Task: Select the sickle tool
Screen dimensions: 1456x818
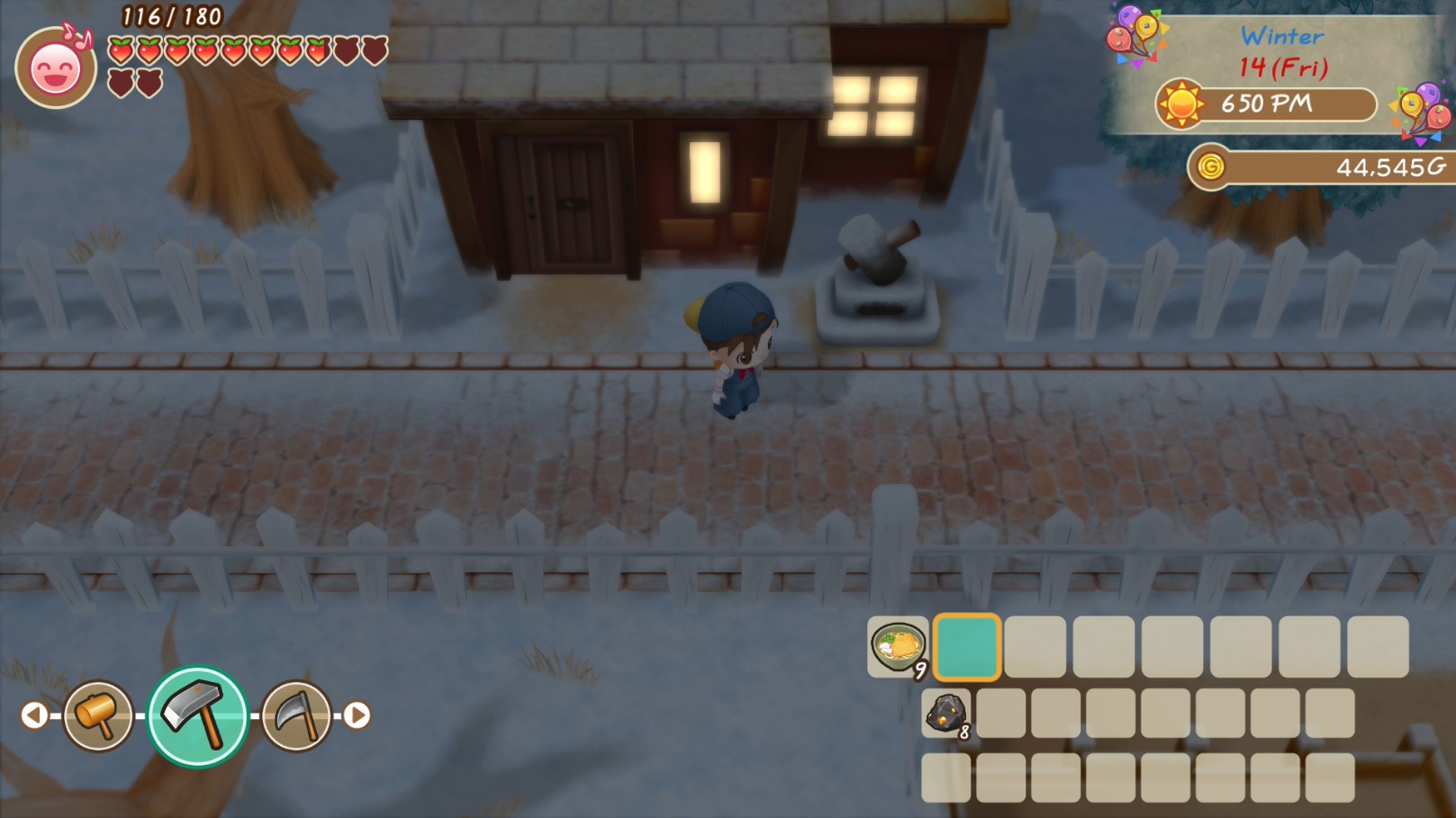Action: pos(297,717)
